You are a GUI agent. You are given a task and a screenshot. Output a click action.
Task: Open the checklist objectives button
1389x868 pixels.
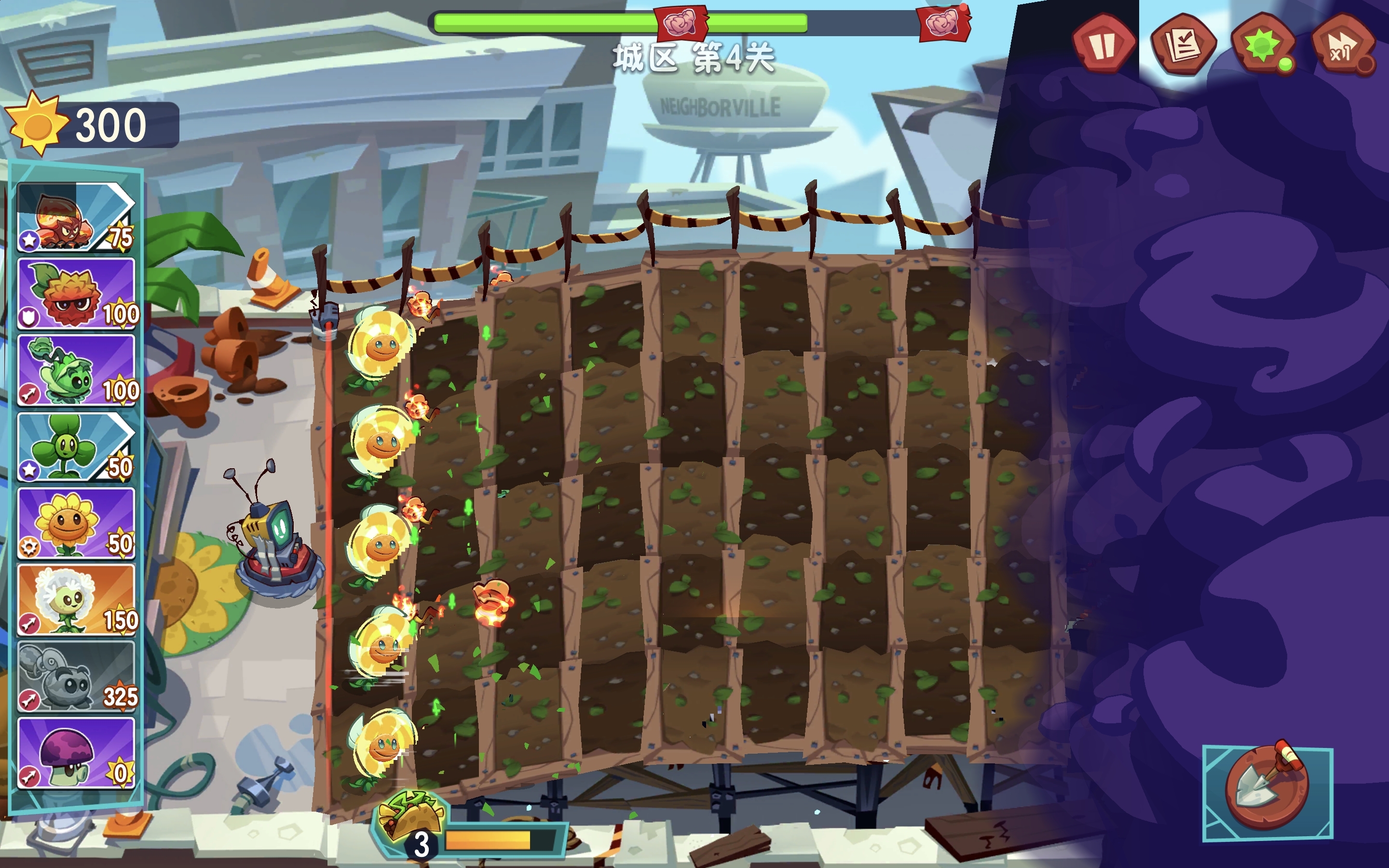pos(1183,45)
